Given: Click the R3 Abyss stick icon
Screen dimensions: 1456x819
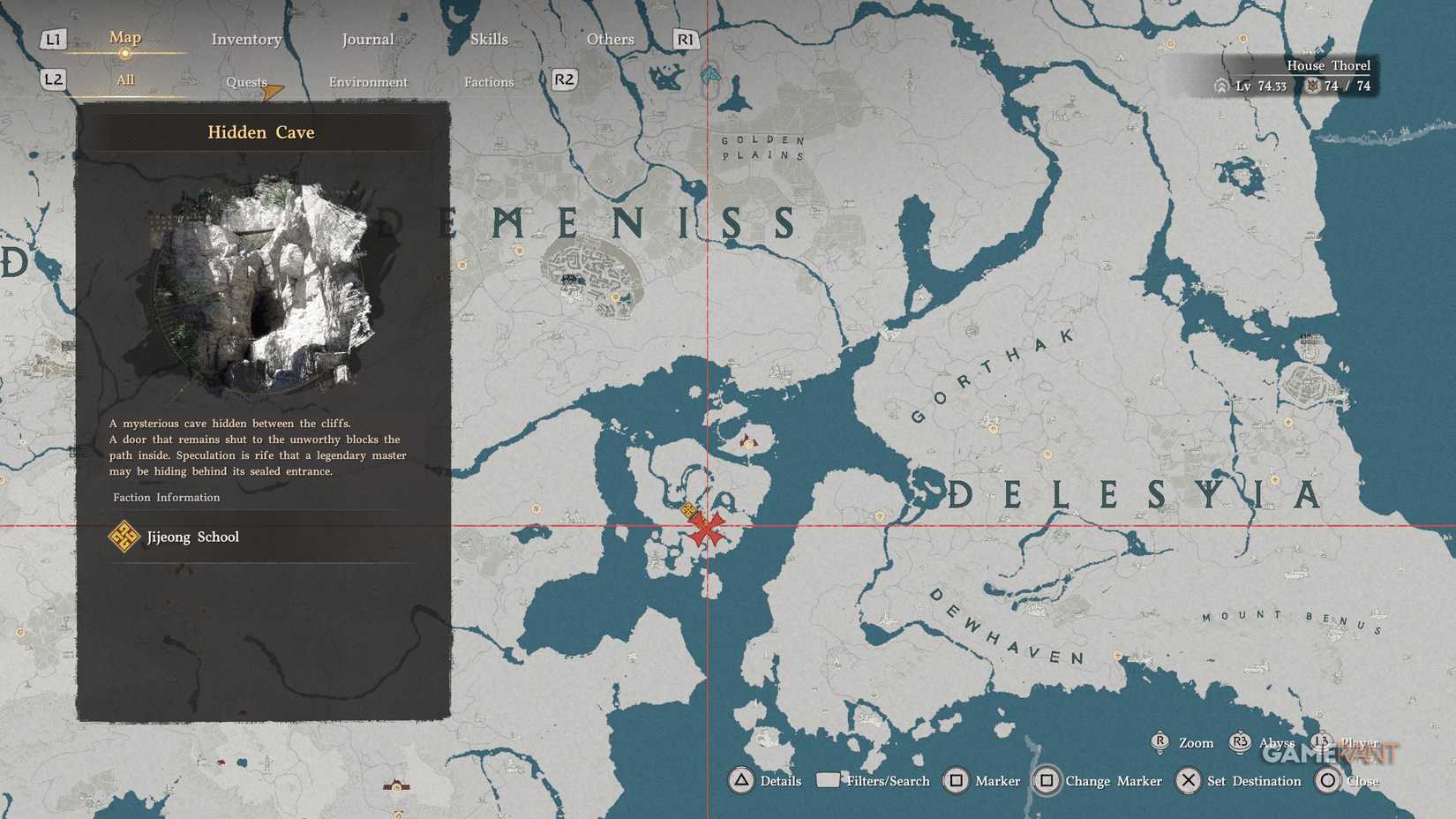Looking at the screenshot, I should (x=1239, y=743).
